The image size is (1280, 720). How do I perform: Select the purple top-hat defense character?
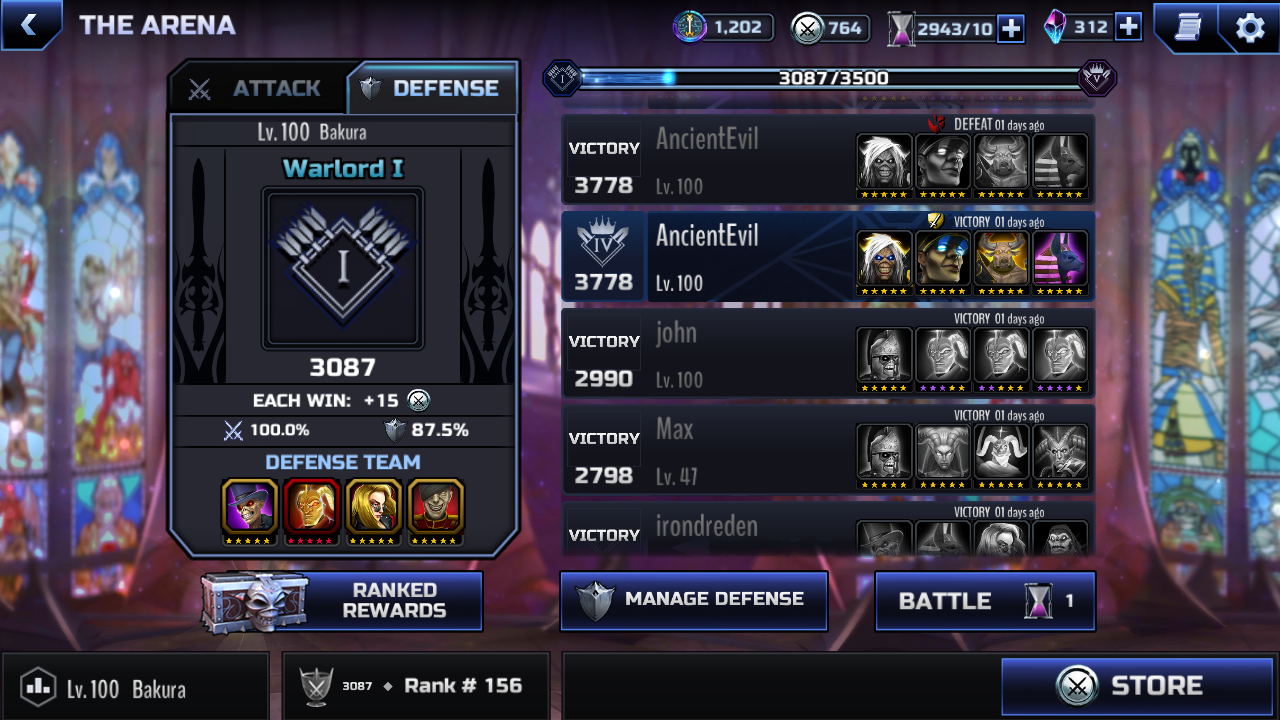[250, 507]
